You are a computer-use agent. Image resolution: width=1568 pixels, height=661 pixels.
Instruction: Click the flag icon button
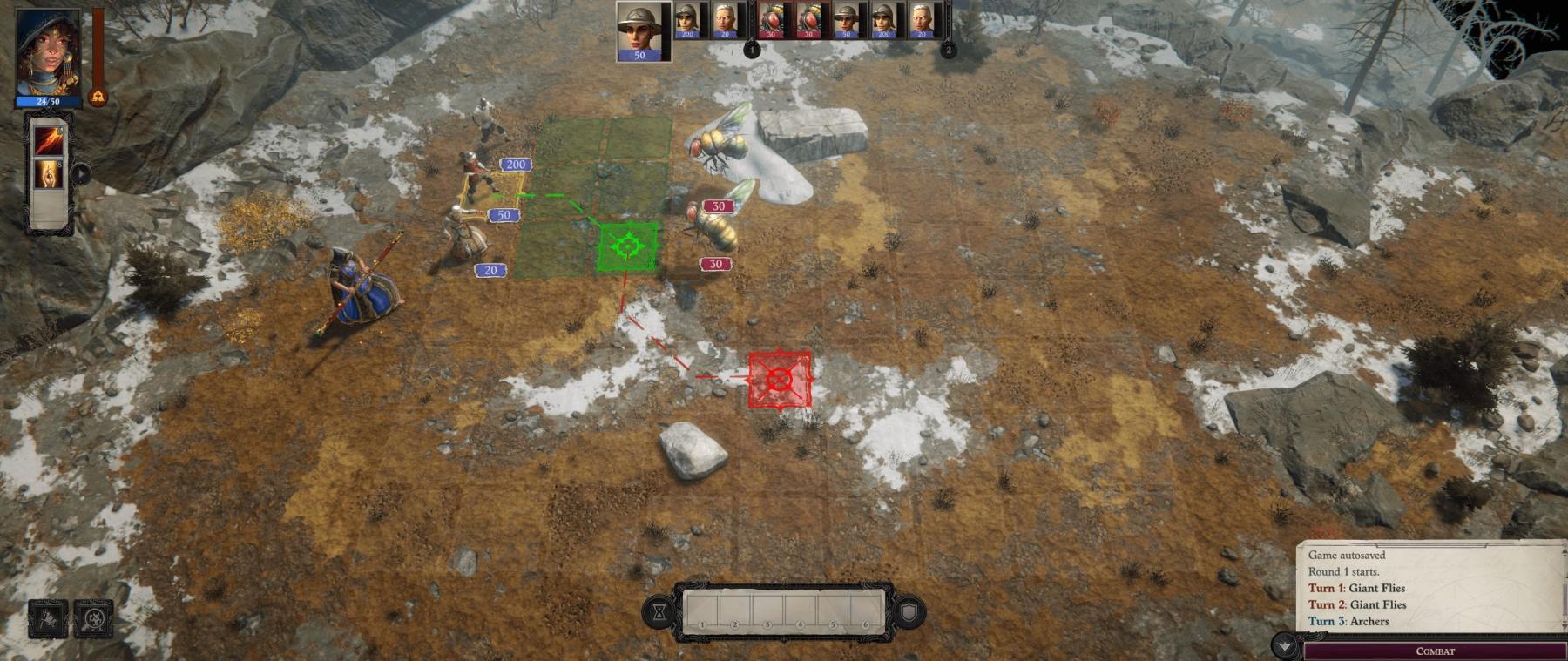tap(48, 619)
